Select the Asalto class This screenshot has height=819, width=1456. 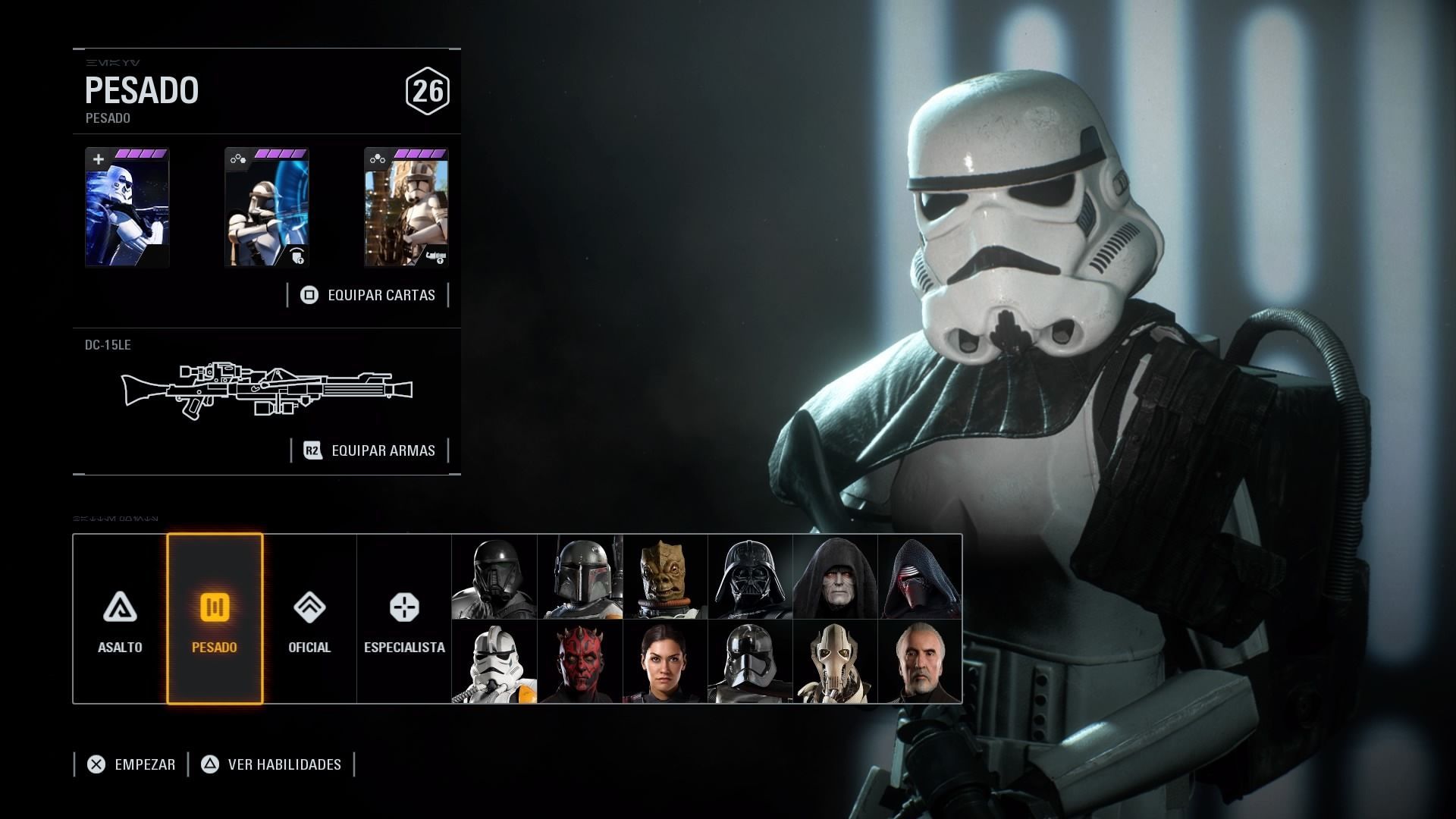click(120, 619)
